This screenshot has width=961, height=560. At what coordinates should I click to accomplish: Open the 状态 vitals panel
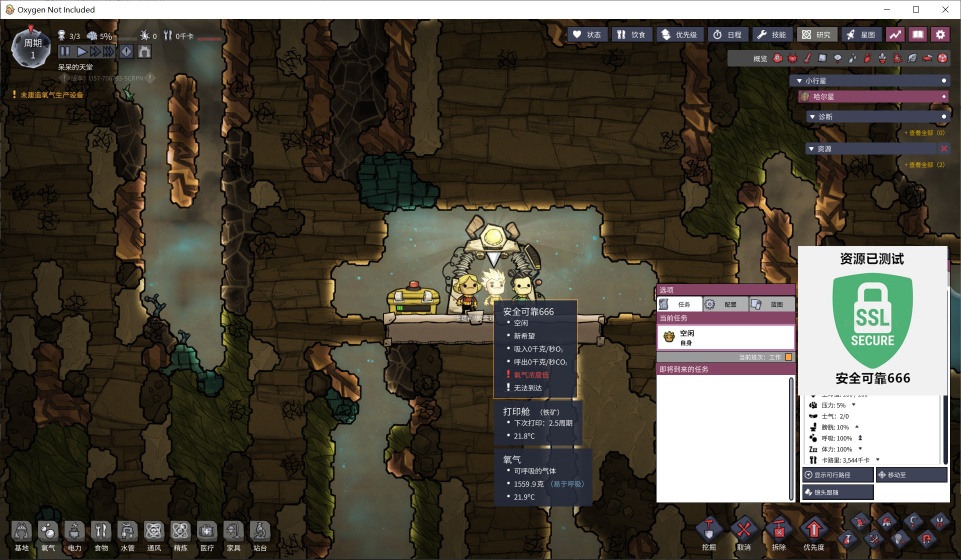[x=588, y=34]
